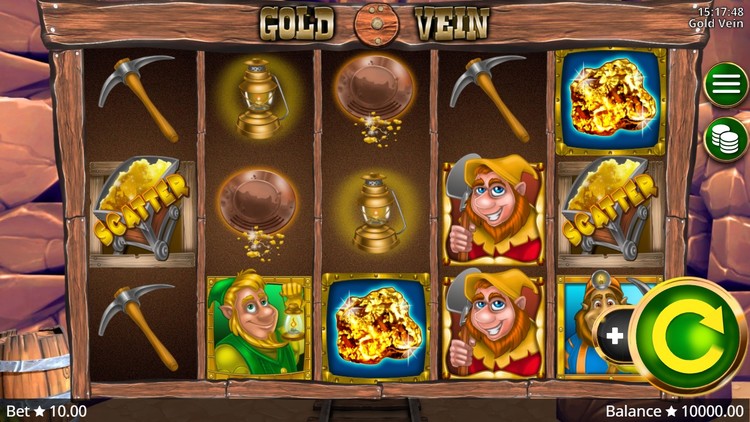This screenshot has width=750, height=422.
Task: Spin the reels with the yellow arrow button
Action: coord(689,336)
